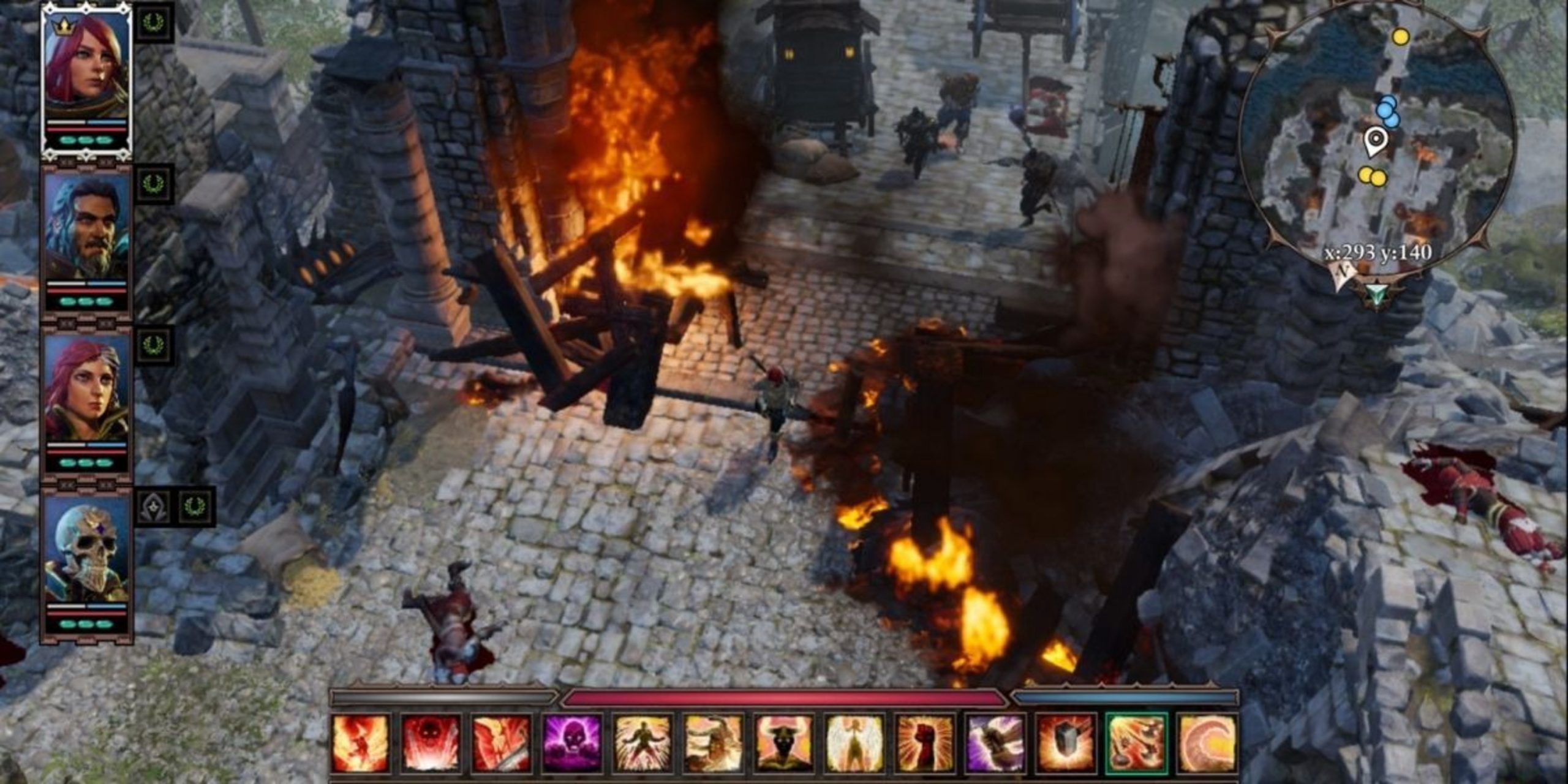Viewport: 1568px width, 784px height.
Task: Select the horned bull head skill
Action: point(785,743)
